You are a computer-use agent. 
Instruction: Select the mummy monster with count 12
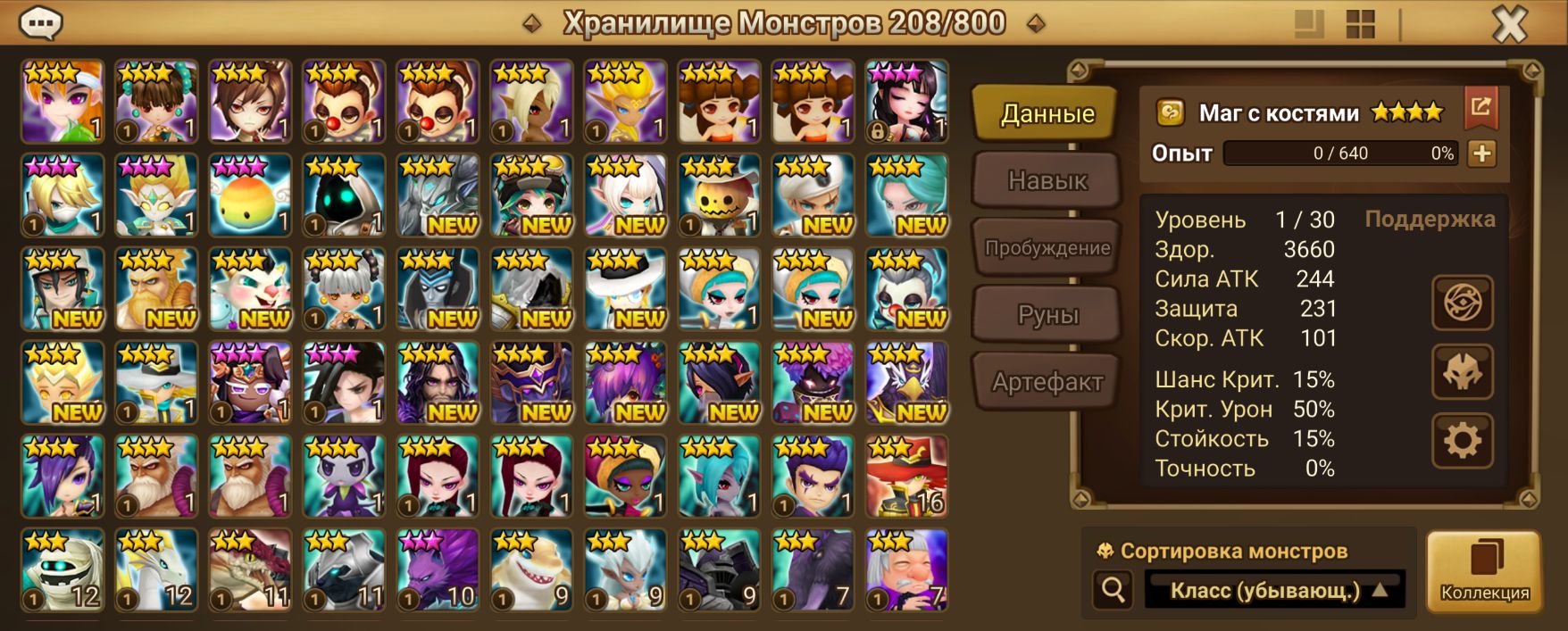[63, 570]
